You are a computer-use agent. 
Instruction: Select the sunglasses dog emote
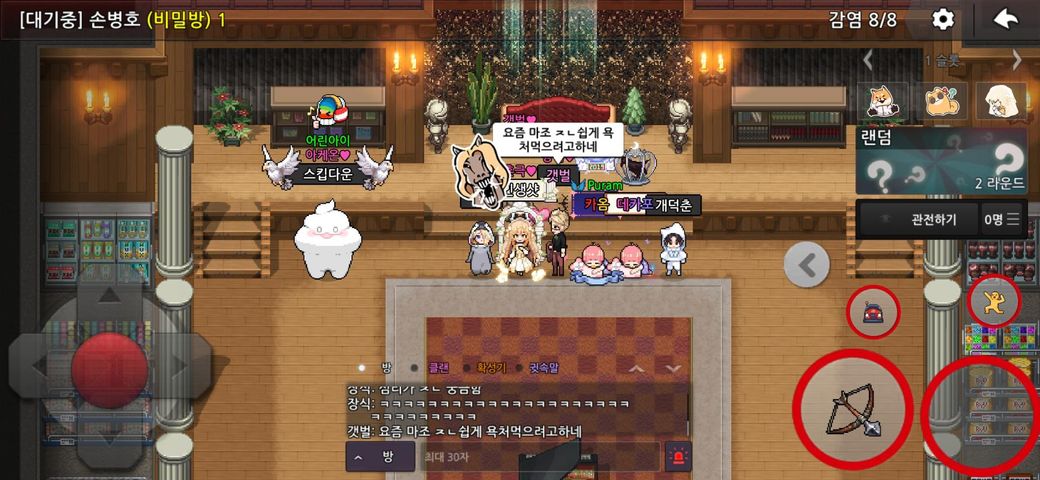940,101
